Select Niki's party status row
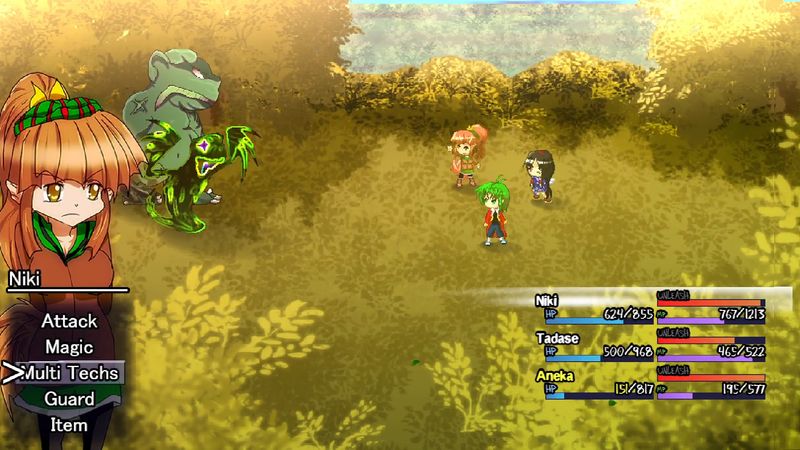Viewport: 800px width, 450px height. coord(650,307)
